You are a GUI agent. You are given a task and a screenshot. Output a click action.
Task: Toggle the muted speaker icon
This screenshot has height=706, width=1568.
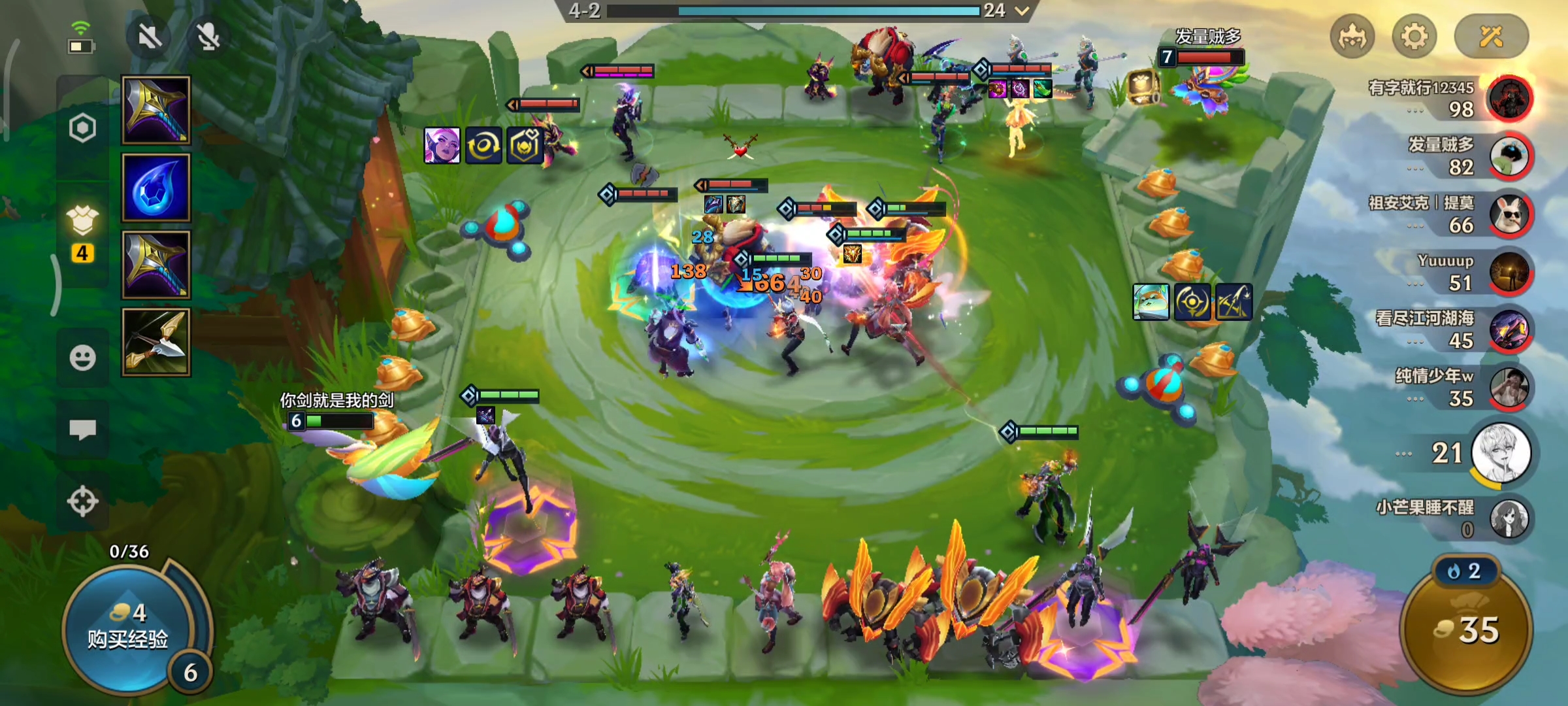click(150, 37)
